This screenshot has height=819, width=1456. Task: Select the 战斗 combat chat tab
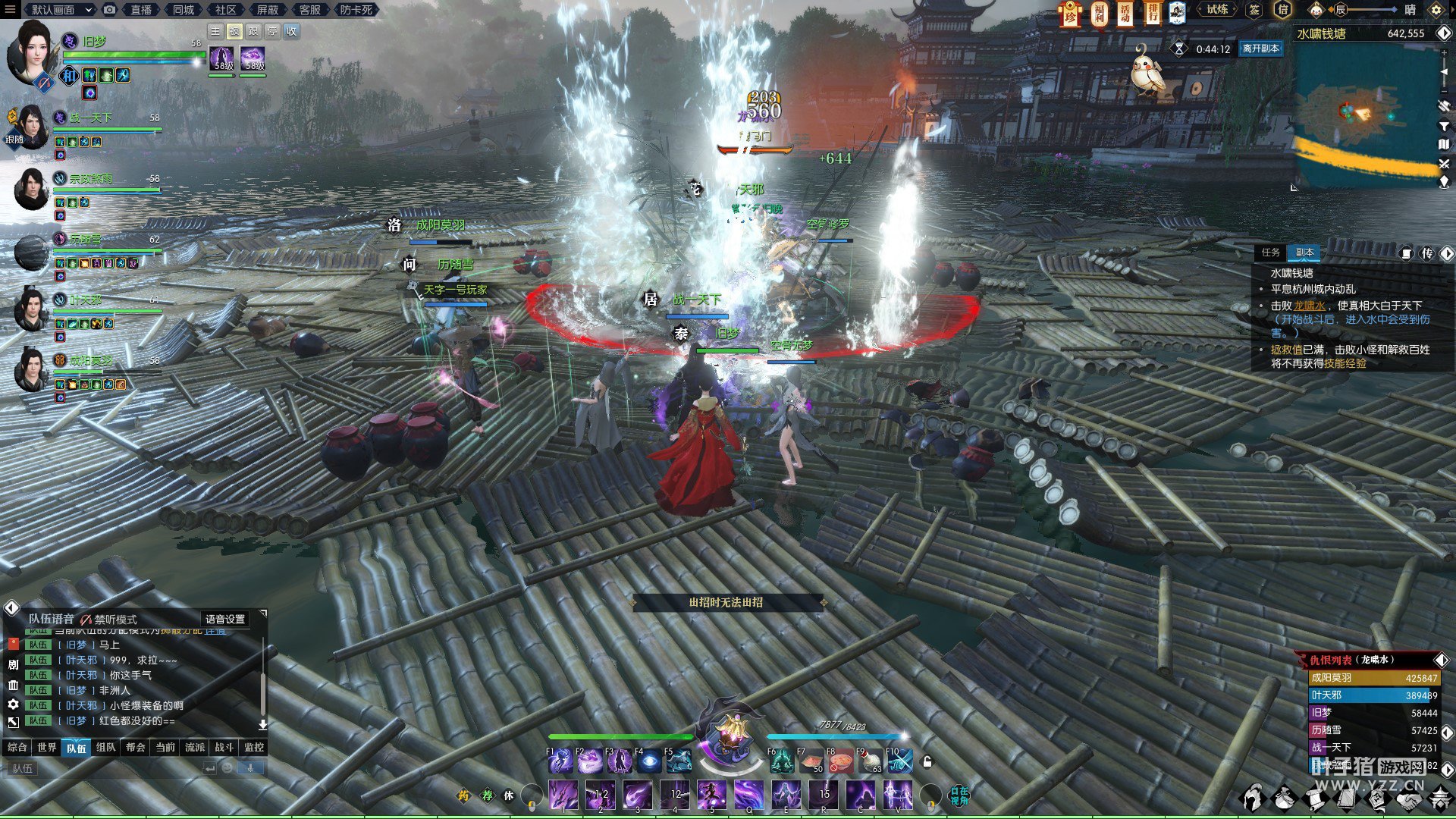224,747
